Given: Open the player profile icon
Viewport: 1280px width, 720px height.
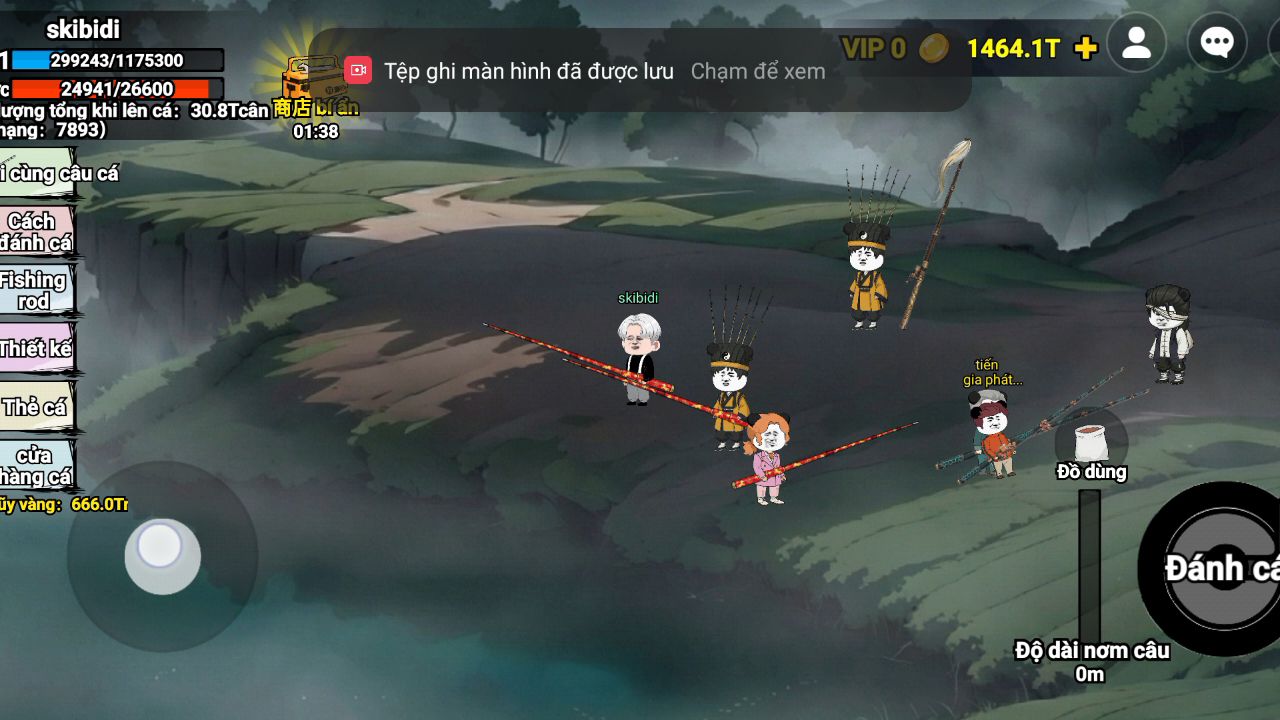Looking at the screenshot, I should (1136, 43).
